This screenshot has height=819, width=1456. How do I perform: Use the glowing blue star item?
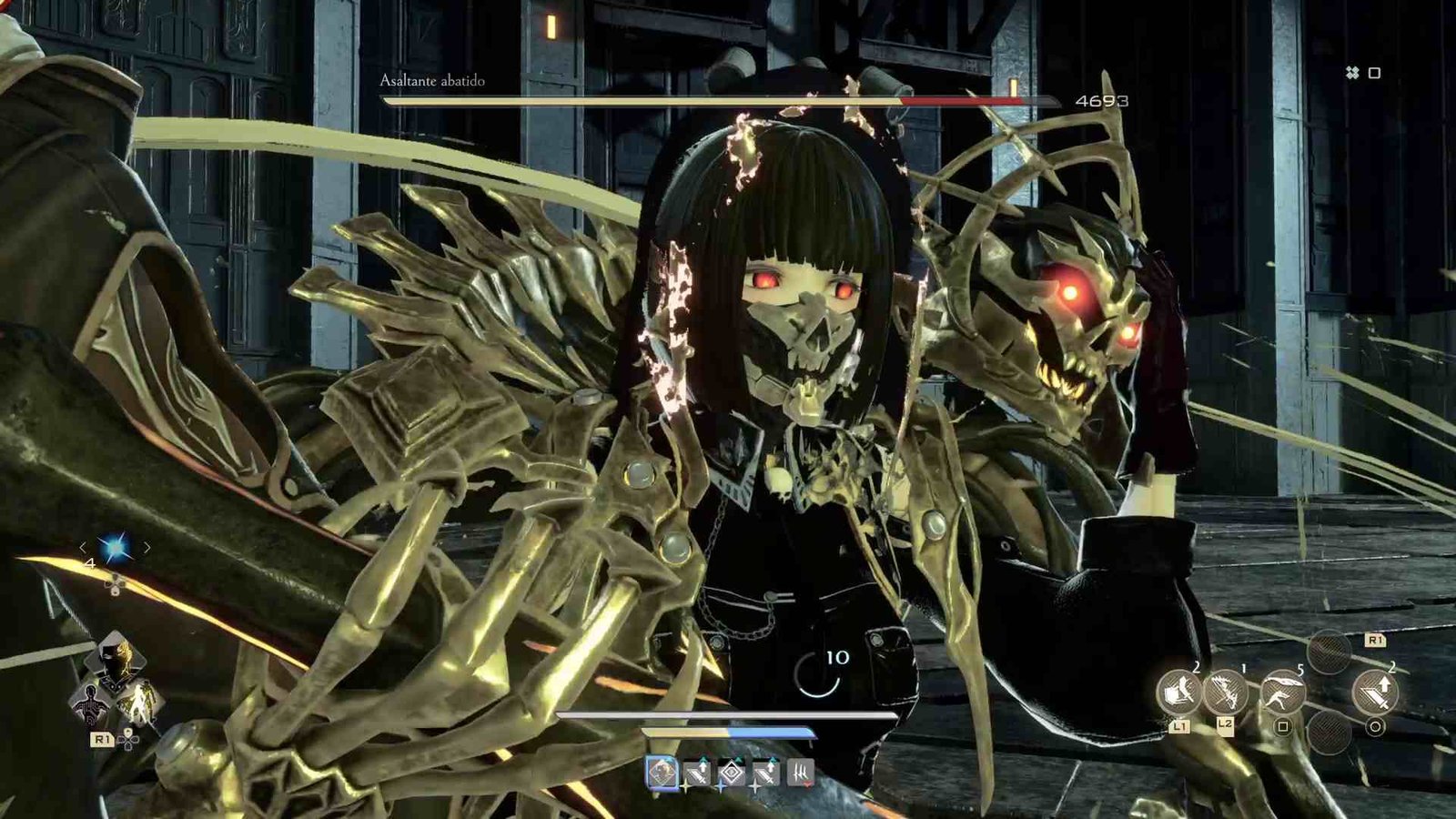(116, 547)
